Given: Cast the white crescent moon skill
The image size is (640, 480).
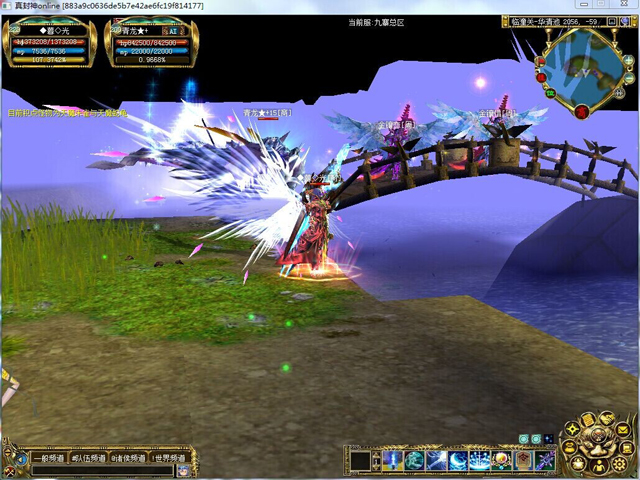Looking at the screenshot, I should (x=459, y=460).
